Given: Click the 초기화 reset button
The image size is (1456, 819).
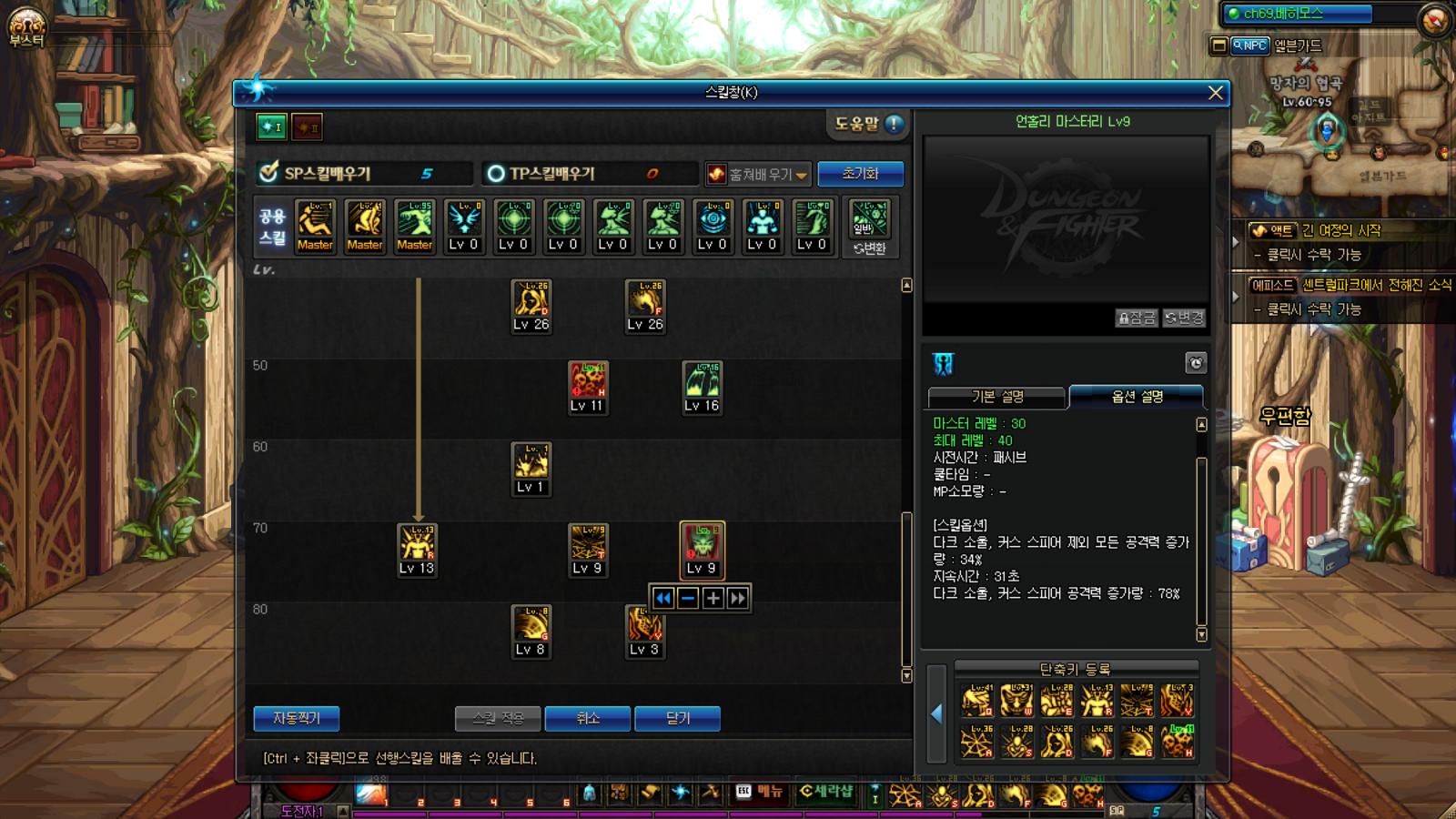Looking at the screenshot, I should pyautogui.click(x=859, y=173).
